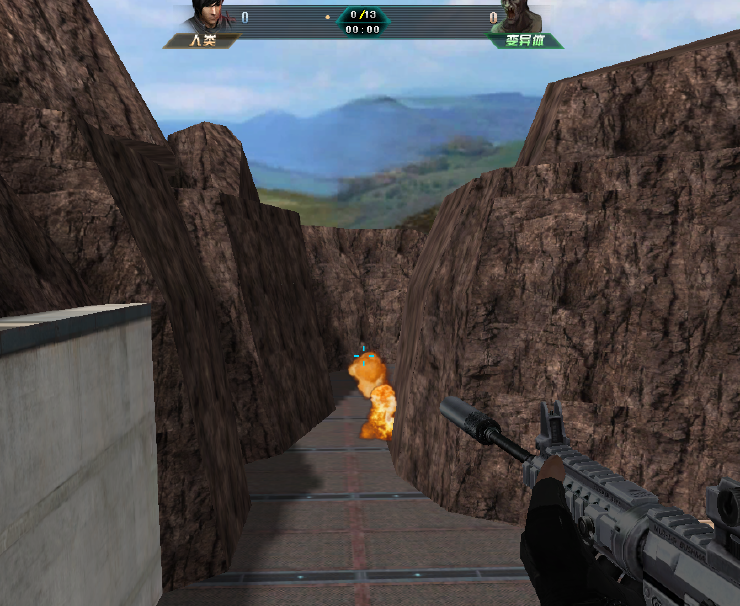Image resolution: width=740 pixels, height=606 pixels.
Task: Select the 变异体 team label
Action: click(525, 41)
